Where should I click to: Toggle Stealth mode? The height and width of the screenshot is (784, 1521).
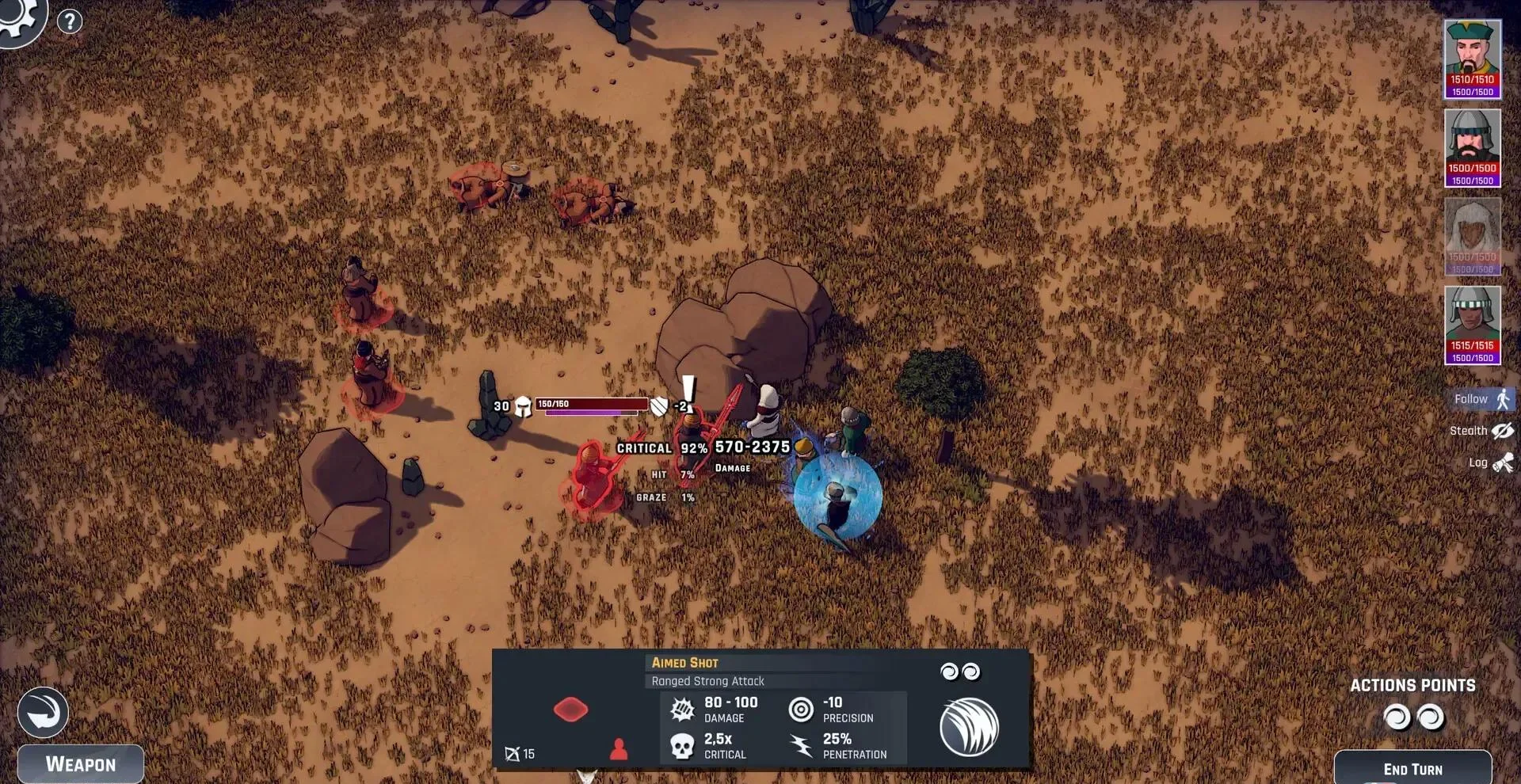[x=1481, y=431]
